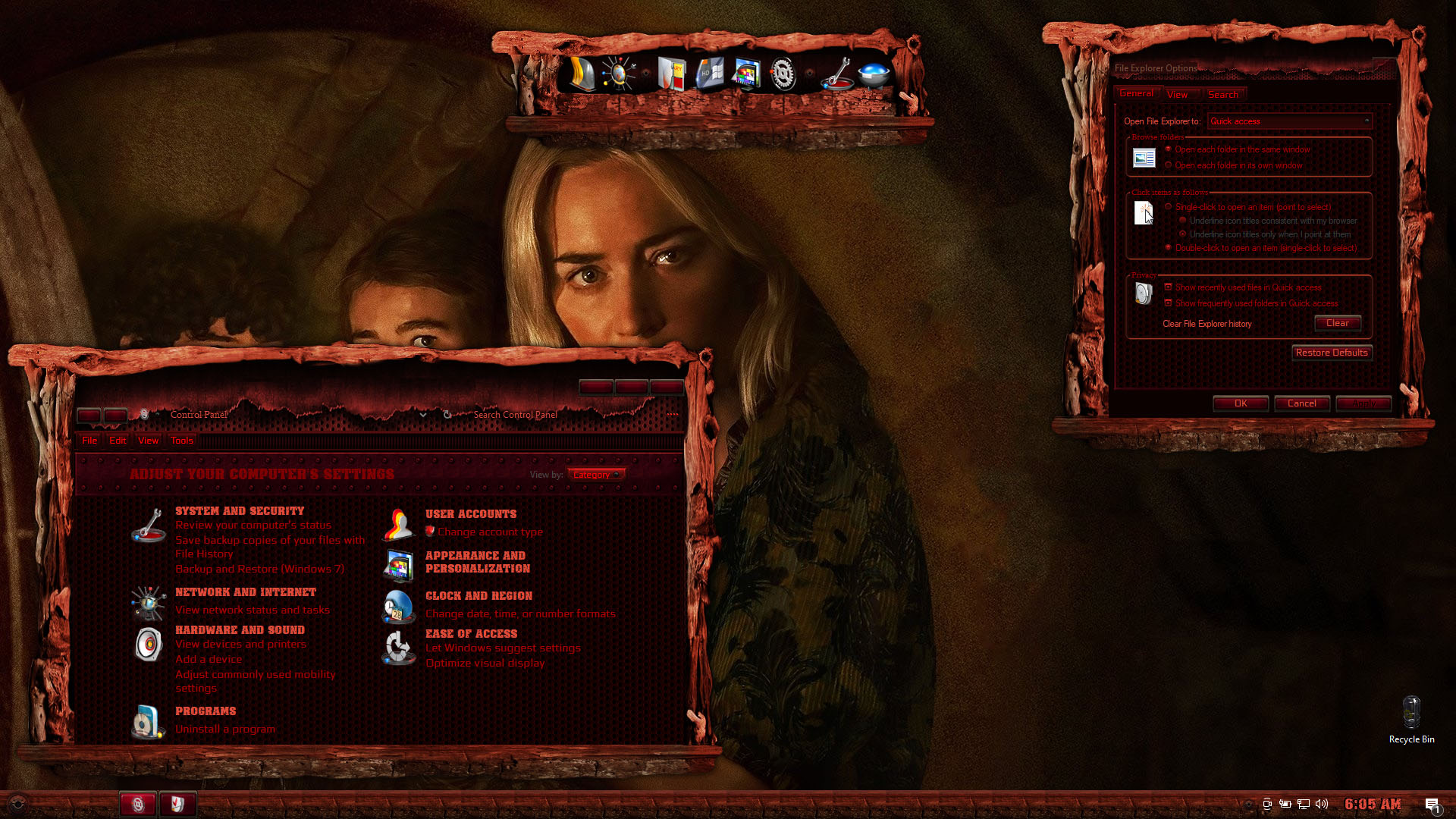Open System and Security settings

[x=239, y=511]
